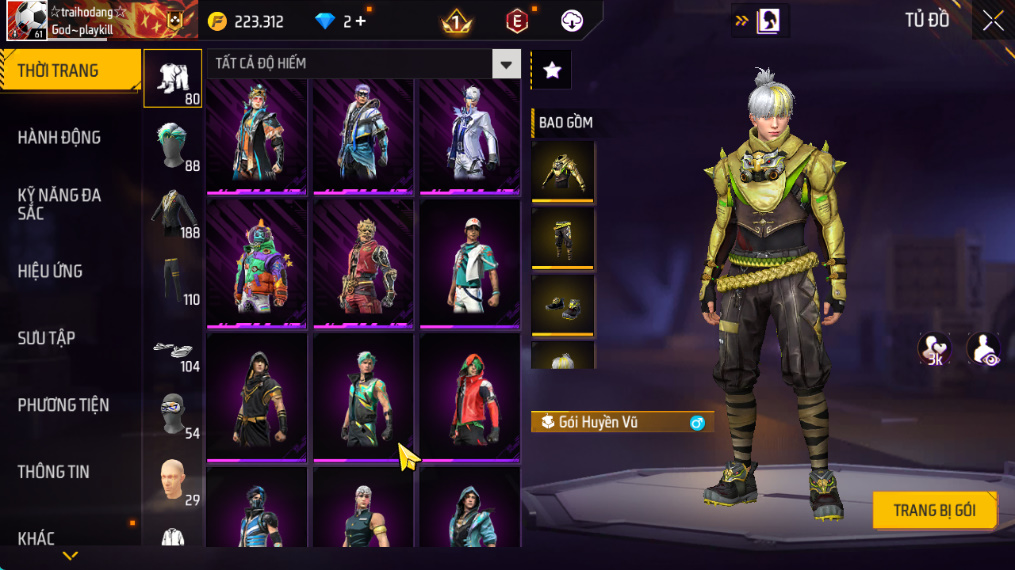This screenshot has width=1015, height=570.
Task: Click the yellow jacket item under Bao Gồm
Action: point(563,171)
